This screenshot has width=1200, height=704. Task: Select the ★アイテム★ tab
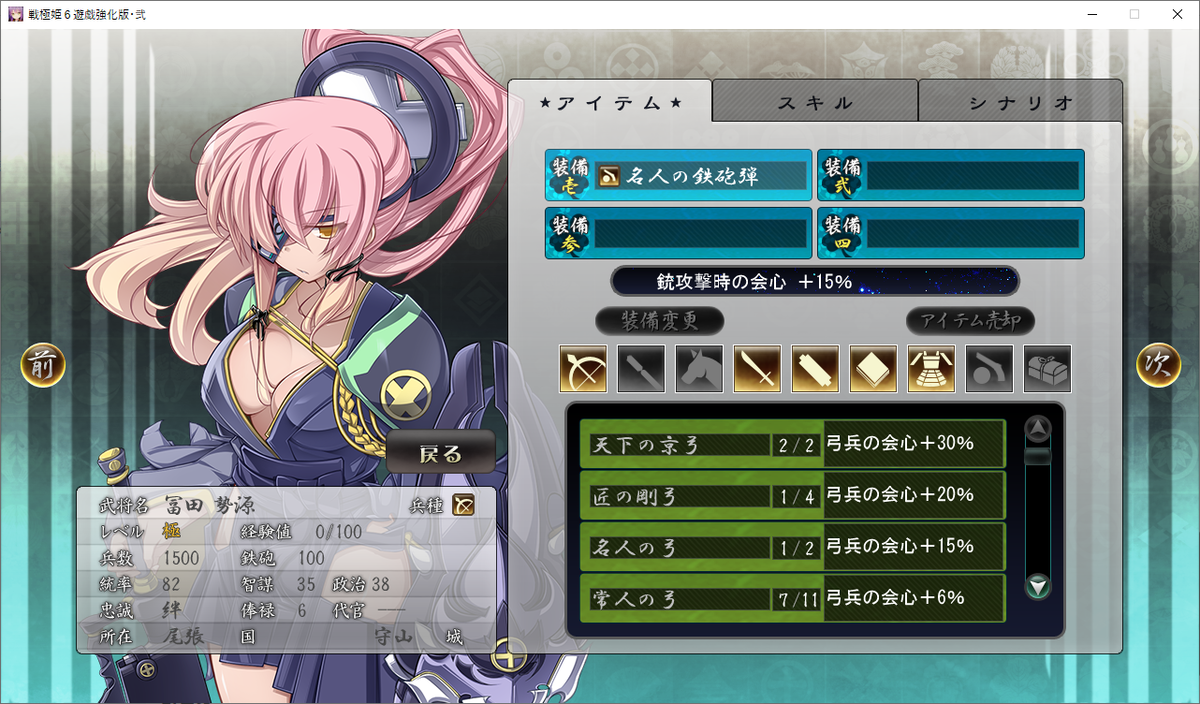(x=610, y=103)
